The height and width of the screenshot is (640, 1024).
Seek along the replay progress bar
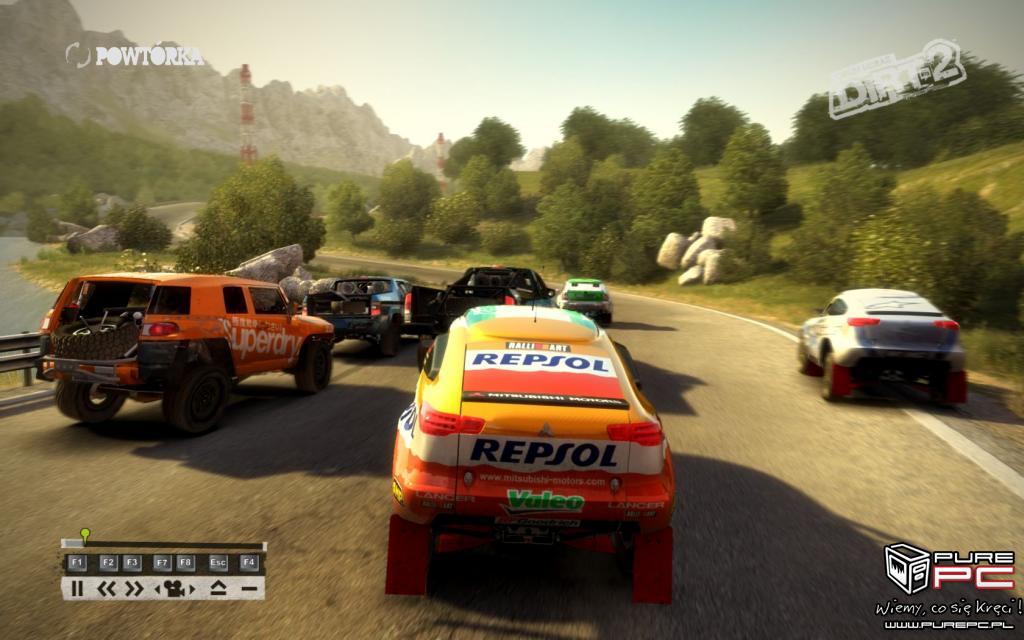(170, 545)
